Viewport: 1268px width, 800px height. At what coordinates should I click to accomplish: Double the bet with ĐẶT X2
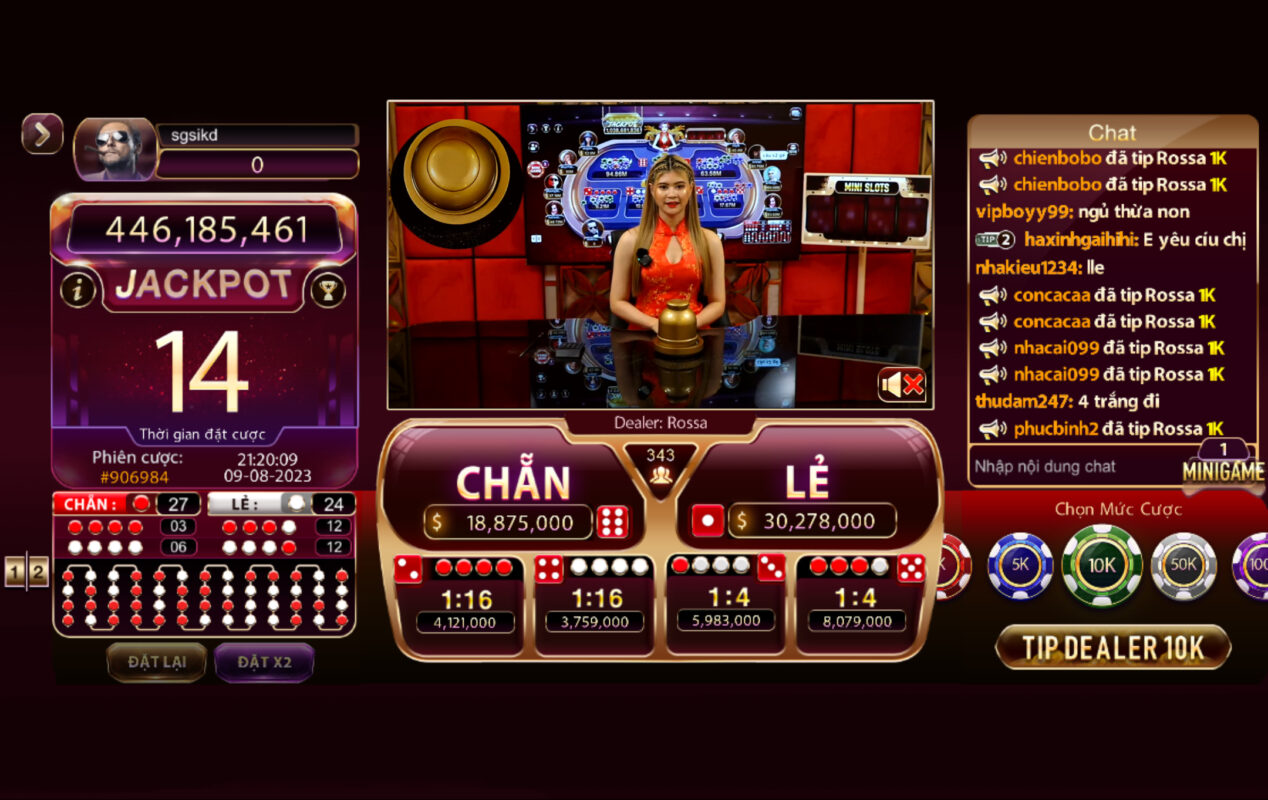[x=263, y=662]
